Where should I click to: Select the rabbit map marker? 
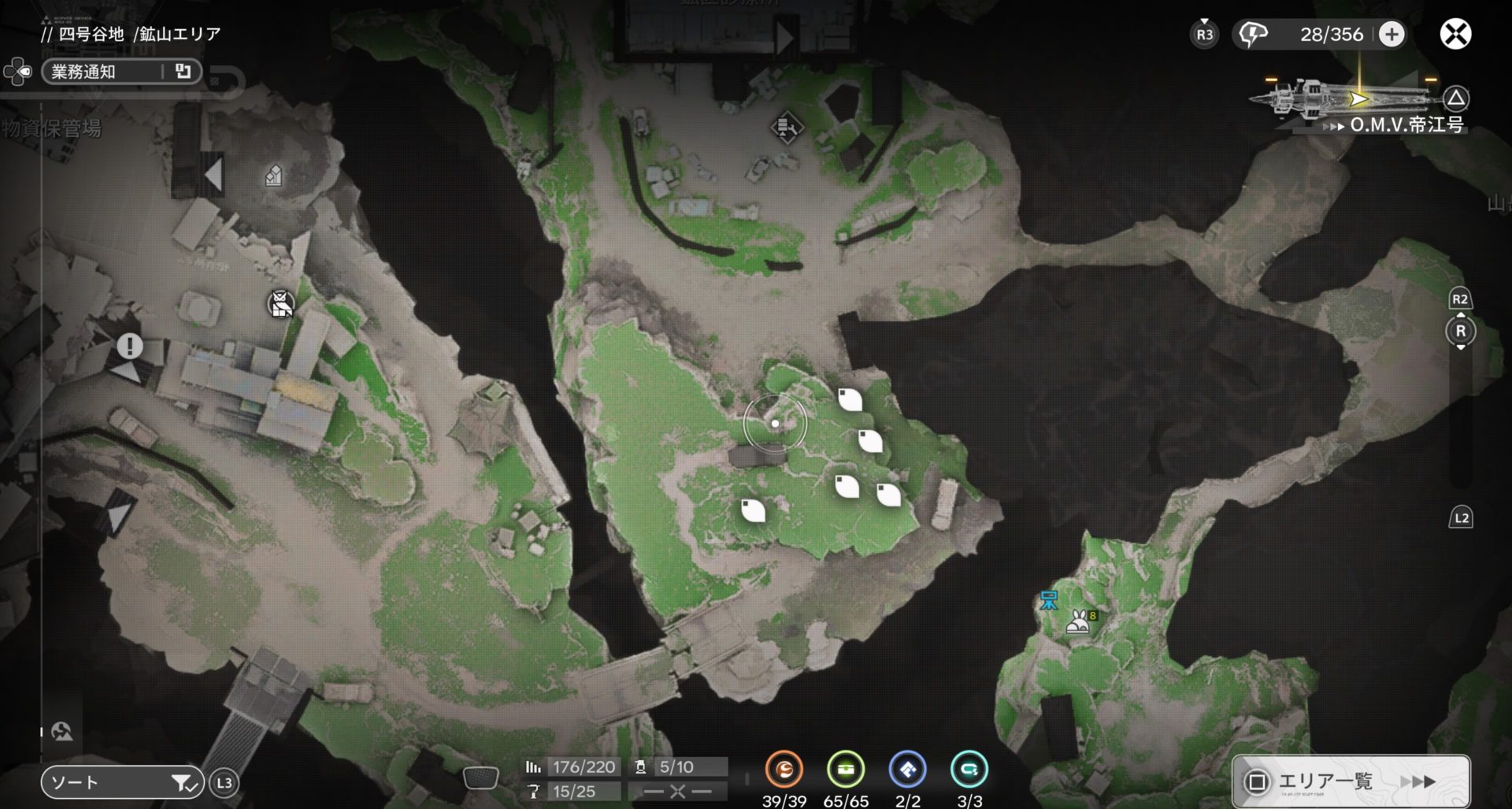1078,622
